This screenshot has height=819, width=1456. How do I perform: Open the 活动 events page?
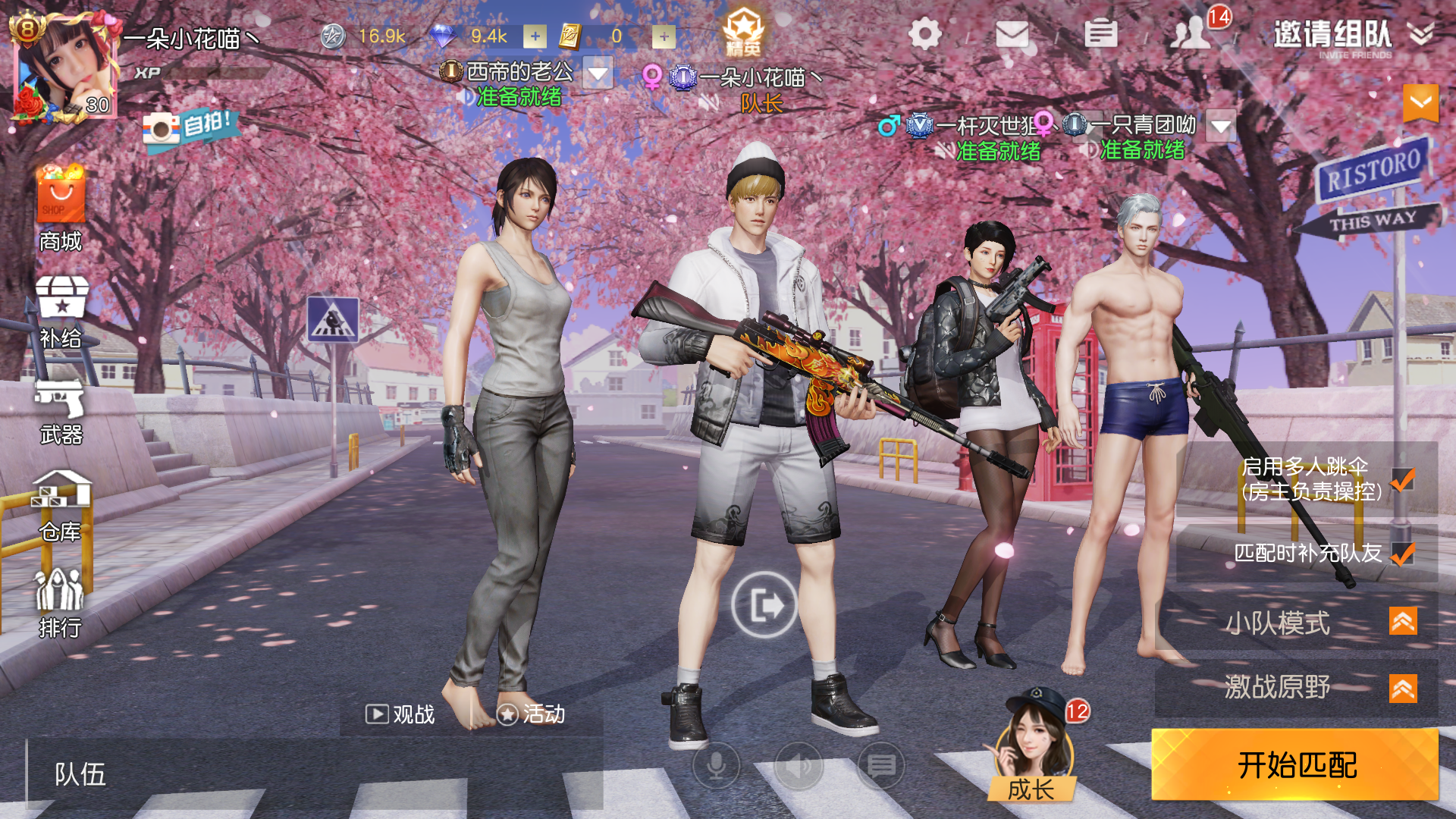coord(532,714)
